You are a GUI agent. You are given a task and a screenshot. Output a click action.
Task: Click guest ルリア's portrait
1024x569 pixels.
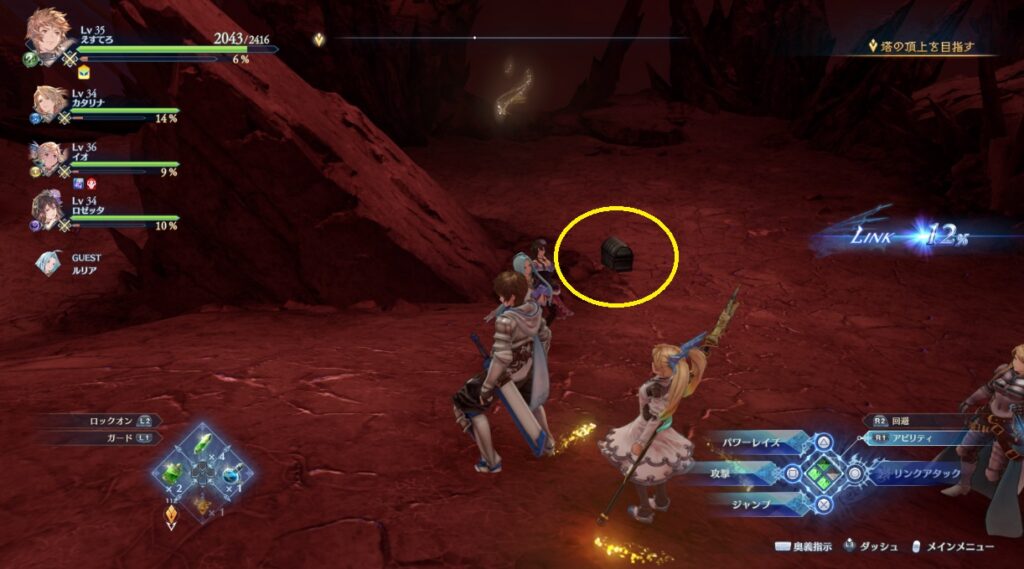(48, 262)
